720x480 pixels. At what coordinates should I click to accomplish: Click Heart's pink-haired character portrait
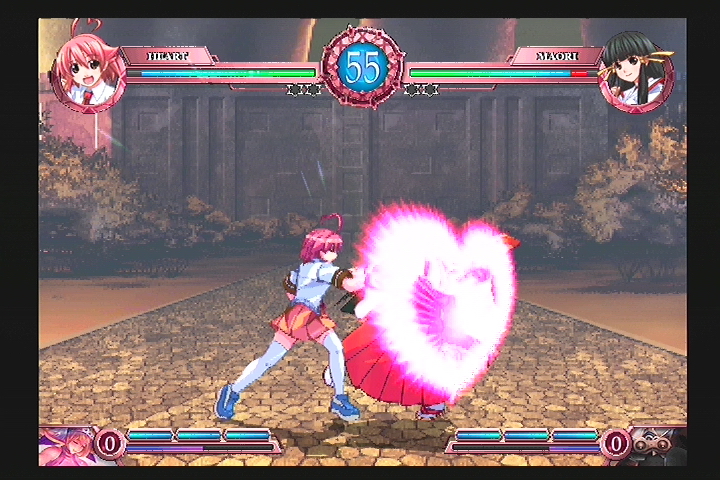[x=88, y=74]
